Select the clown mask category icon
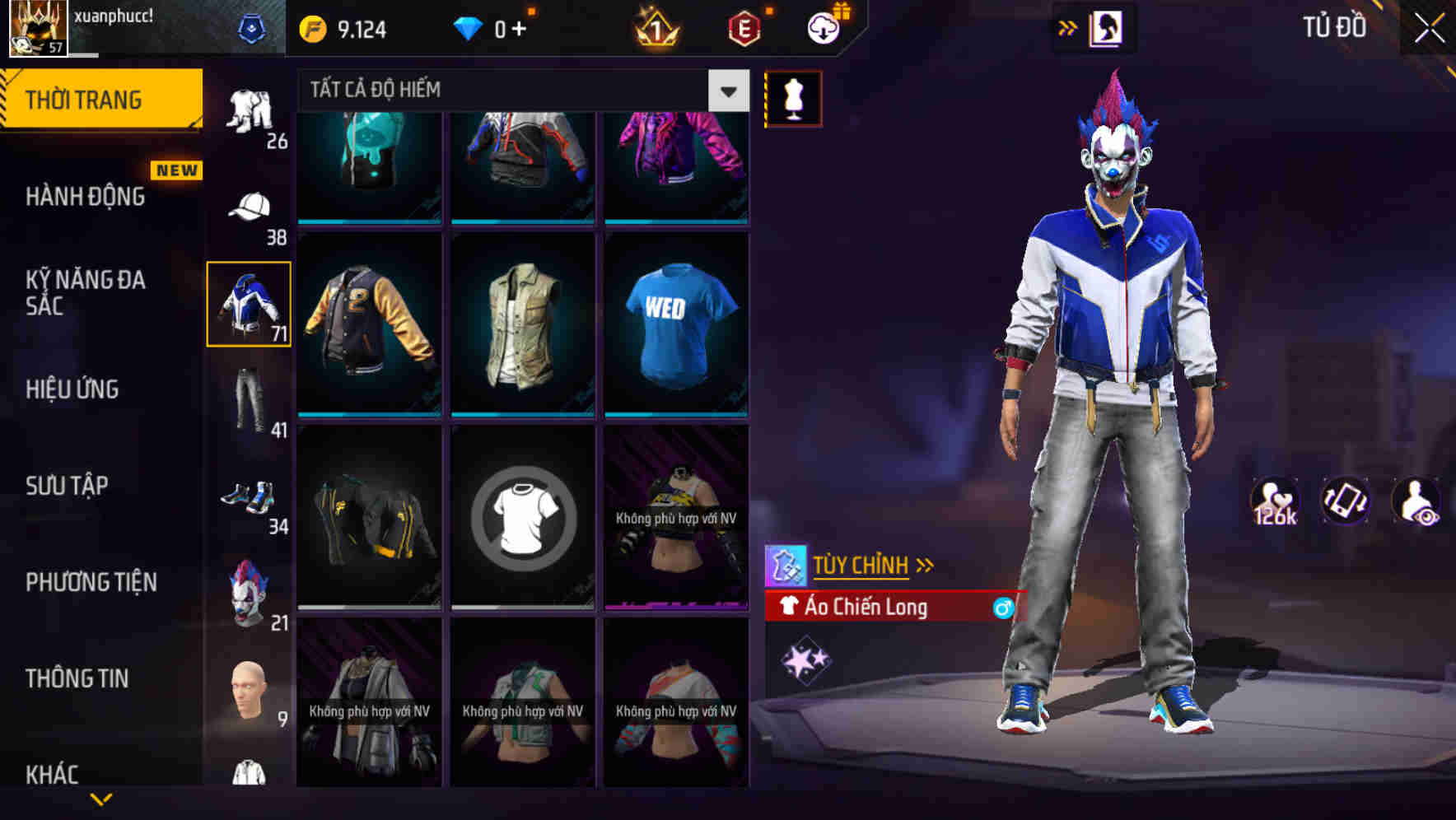Screen dimensions: 1456x820 [x=249, y=593]
